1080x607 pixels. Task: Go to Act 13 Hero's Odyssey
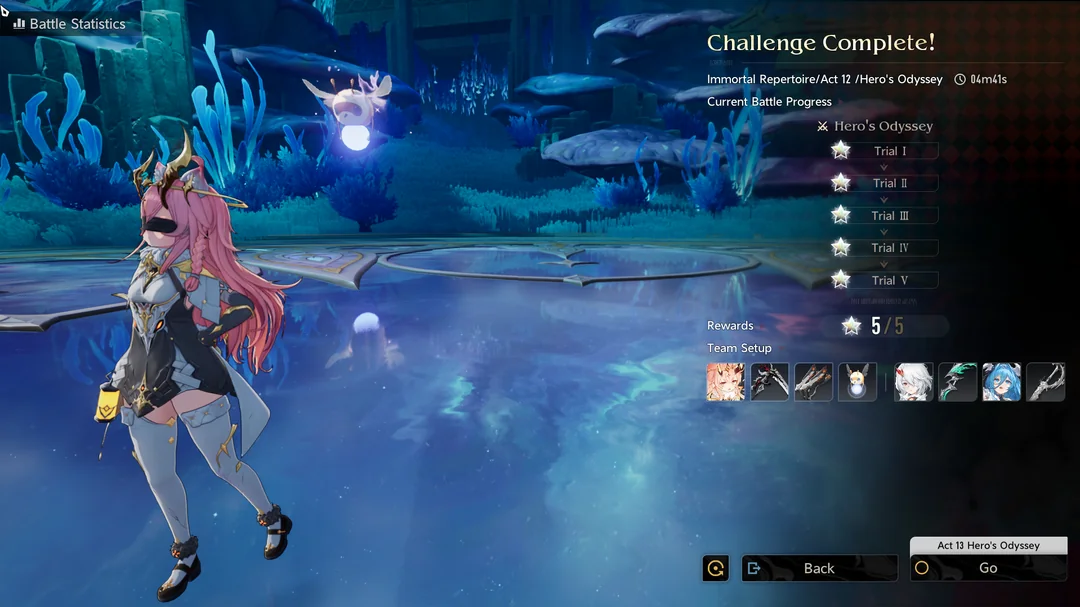point(988,568)
